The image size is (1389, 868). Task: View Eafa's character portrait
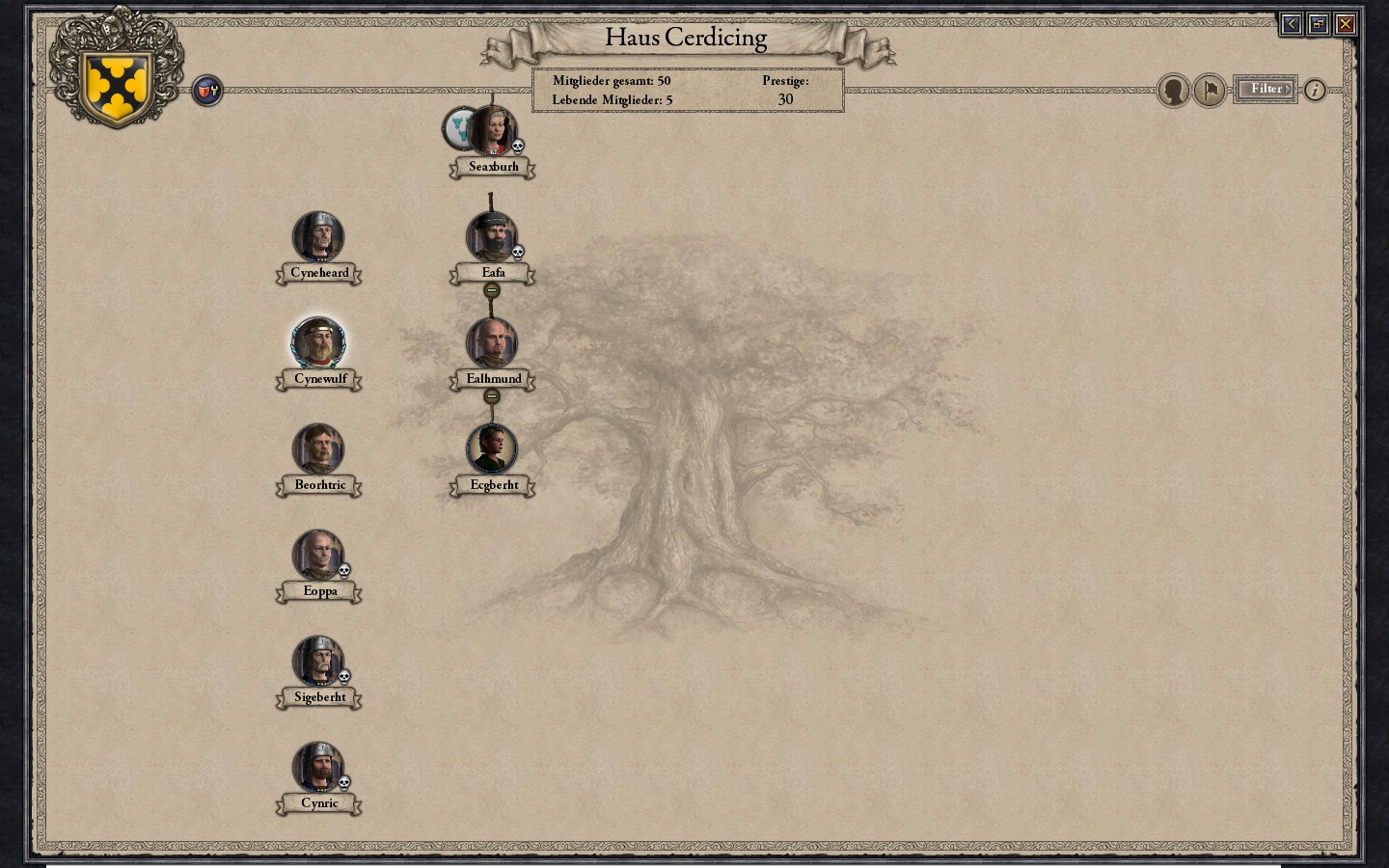493,237
